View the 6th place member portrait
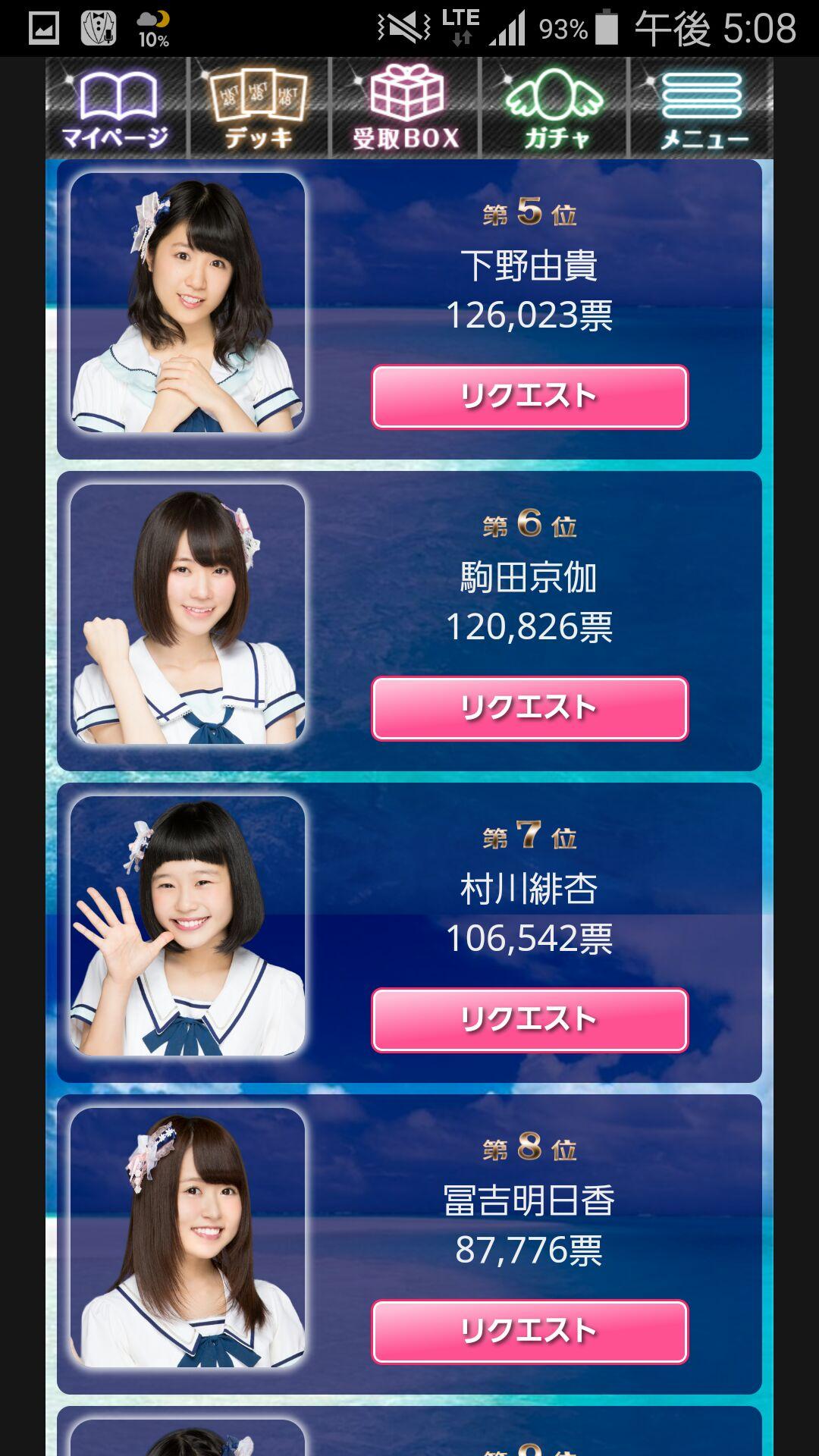Screen dimensions: 819x1456 click(x=188, y=614)
